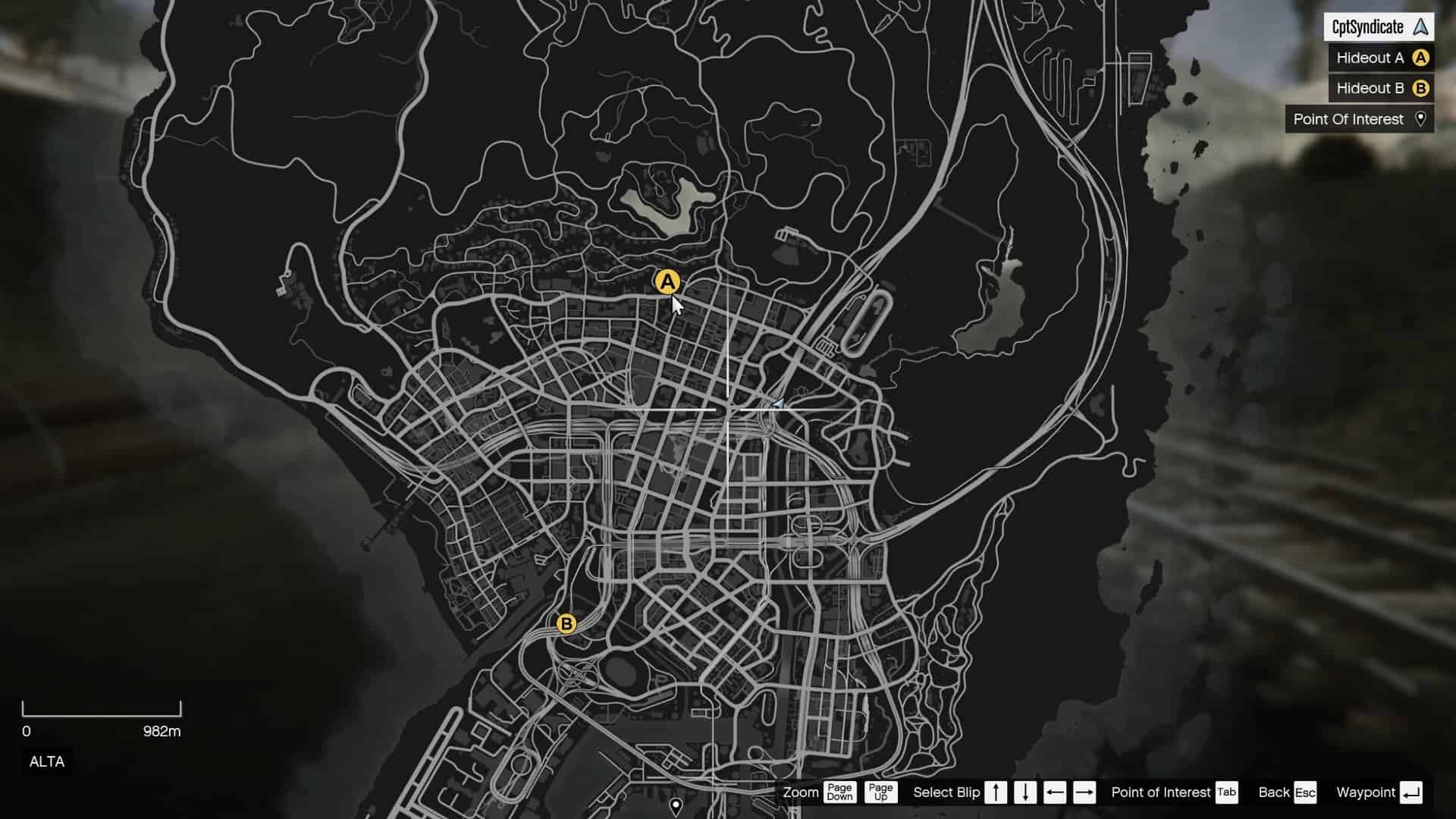This screenshot has height=819, width=1456.
Task: Choose Hideout B in the legend
Action: point(1380,89)
